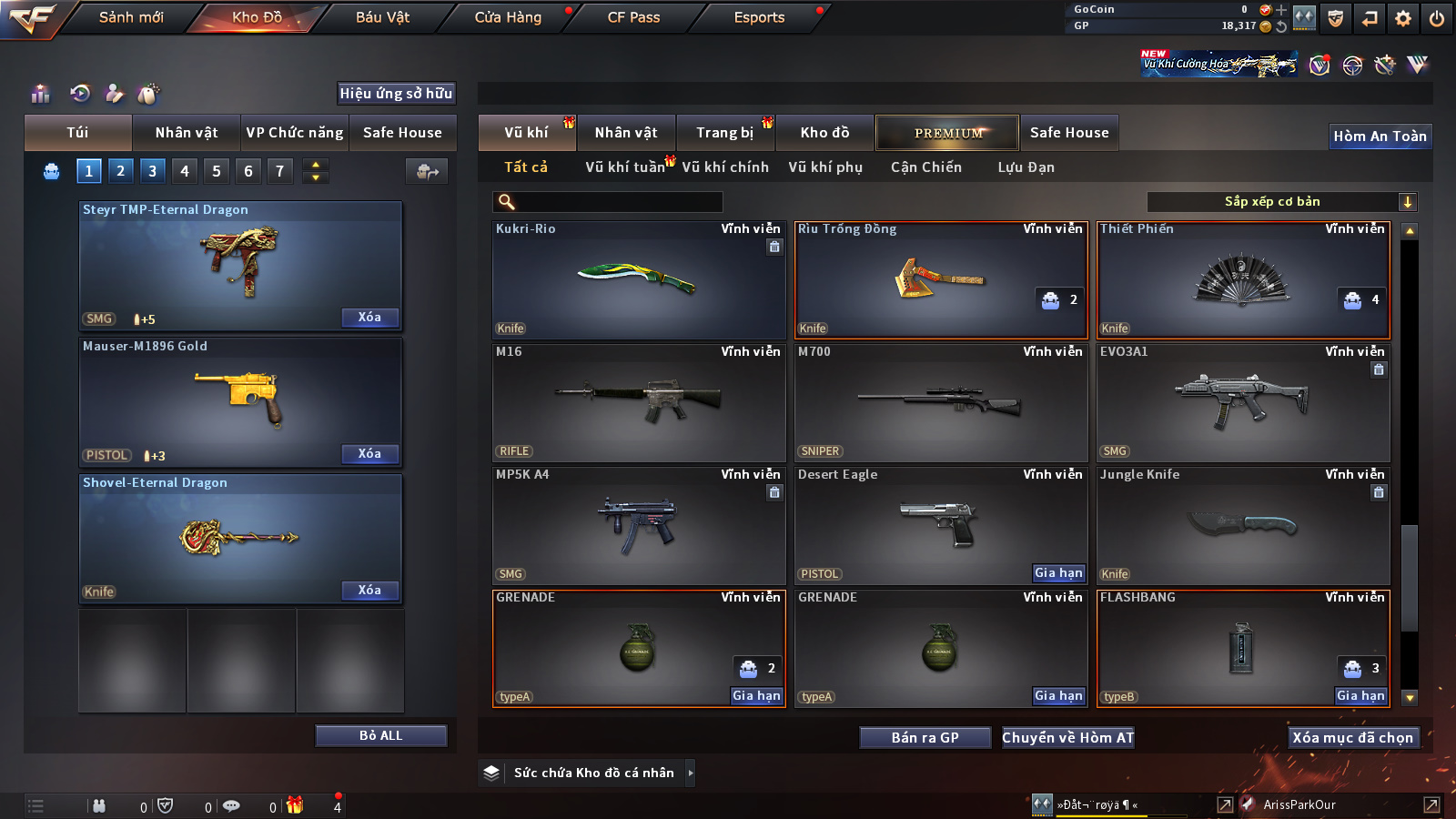Viewport: 1456px width, 819px height.
Task: Extend the Desert Eagle with Gia hạn
Action: coord(1058,573)
